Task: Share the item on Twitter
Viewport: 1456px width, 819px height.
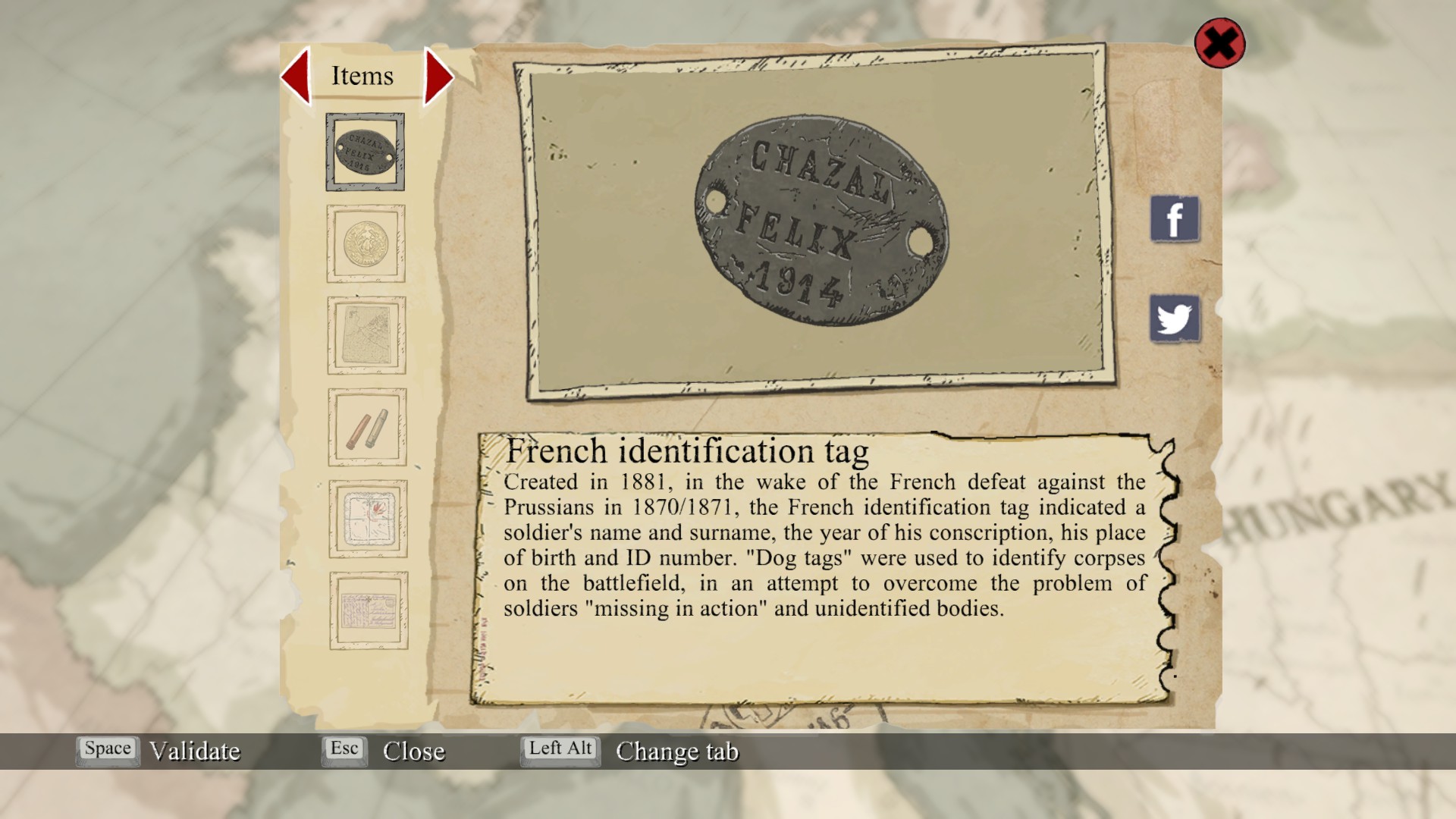Action: click(1175, 318)
